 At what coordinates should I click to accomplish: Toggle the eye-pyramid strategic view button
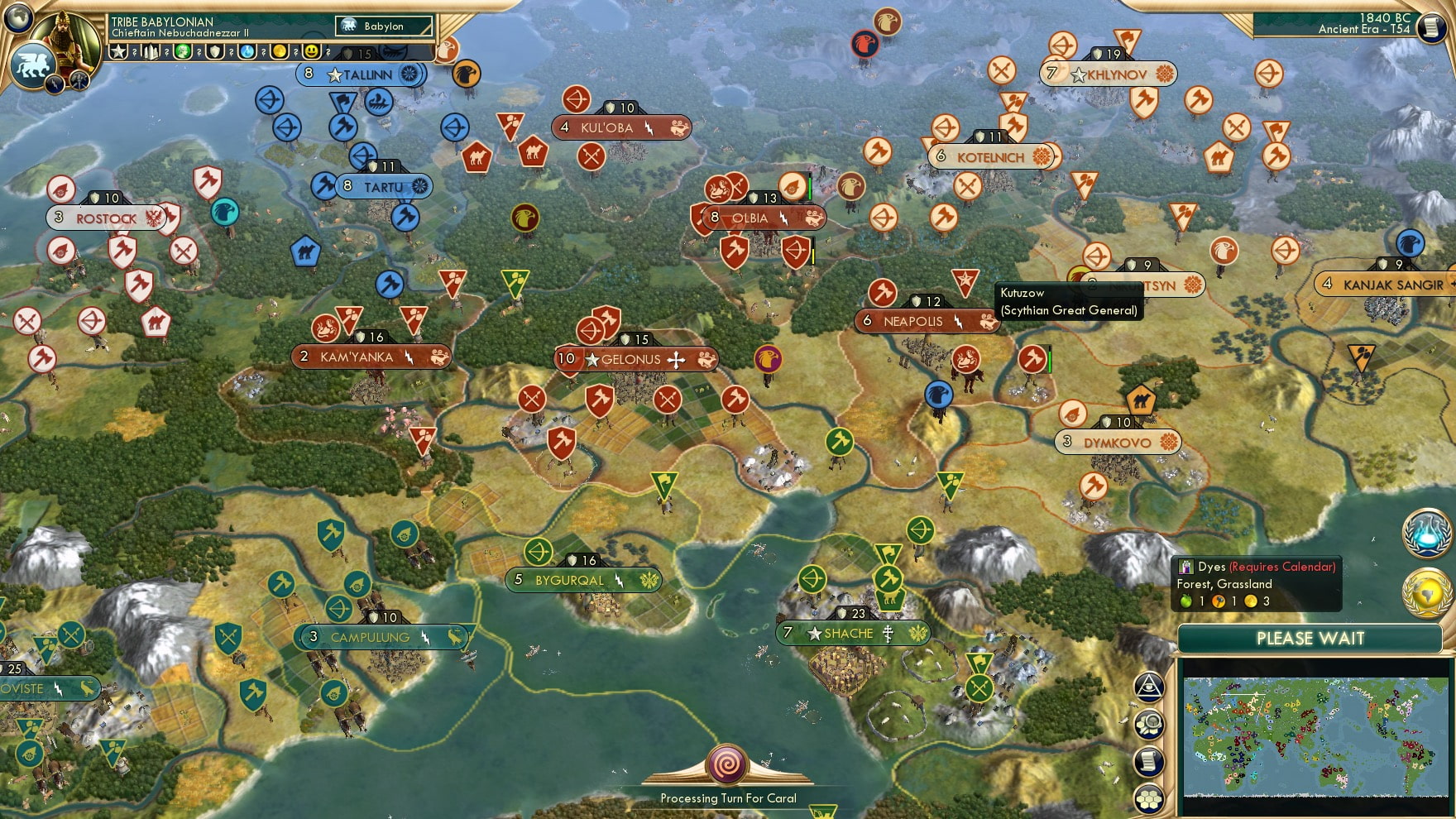1149,686
